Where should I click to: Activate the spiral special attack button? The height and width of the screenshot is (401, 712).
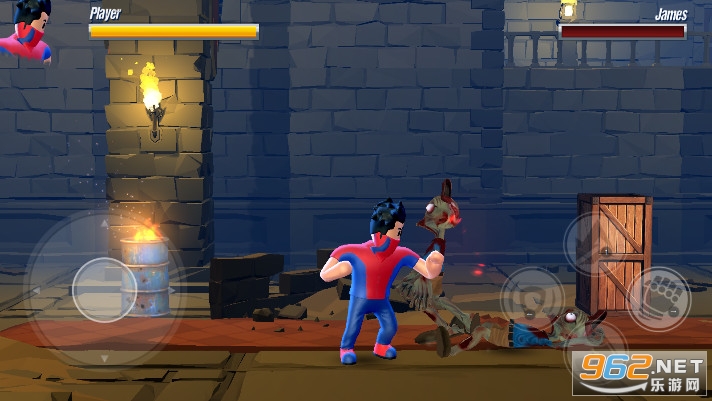[x=529, y=297]
